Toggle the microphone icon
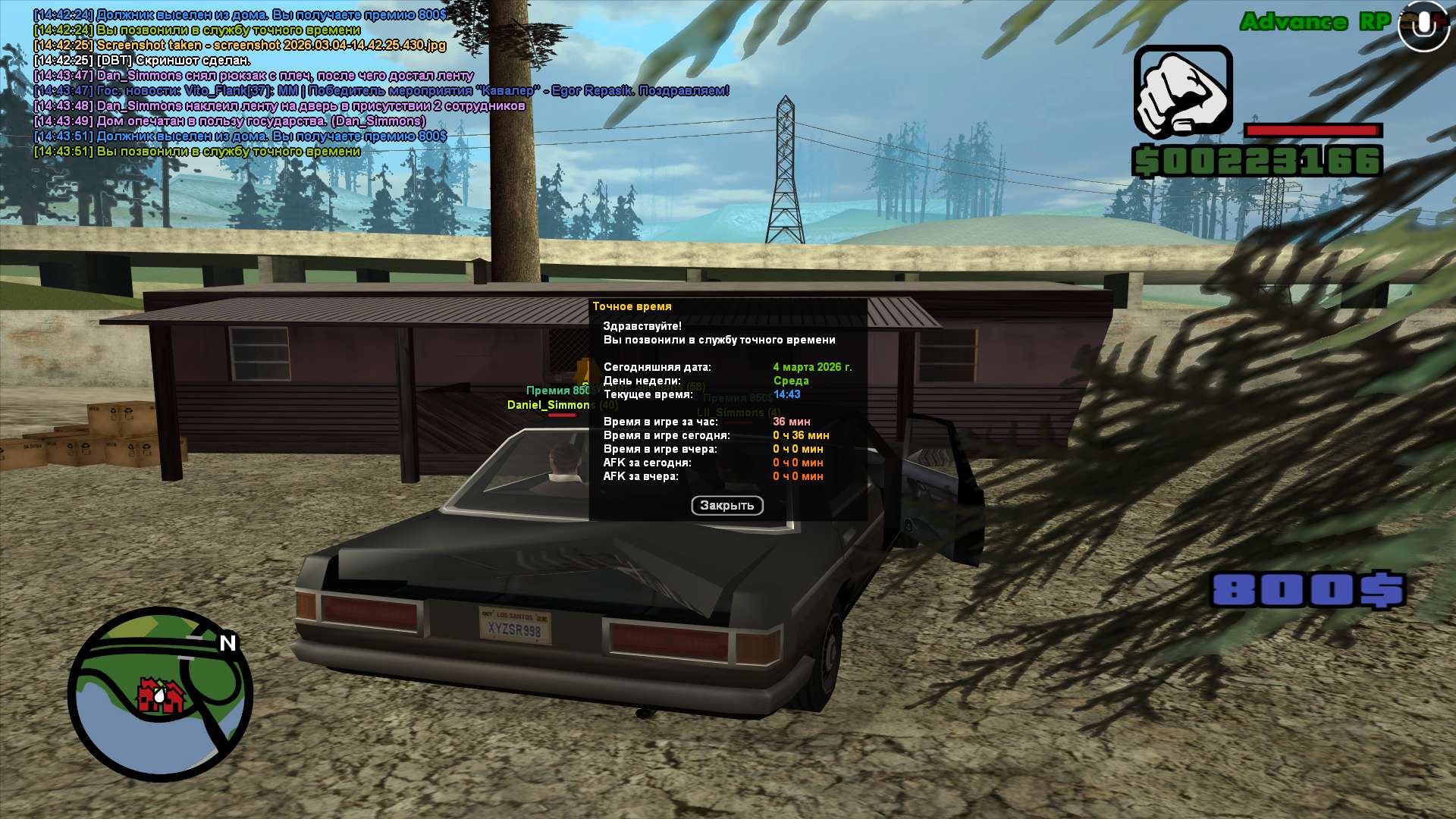The width and height of the screenshot is (1456, 819). coord(1423,26)
